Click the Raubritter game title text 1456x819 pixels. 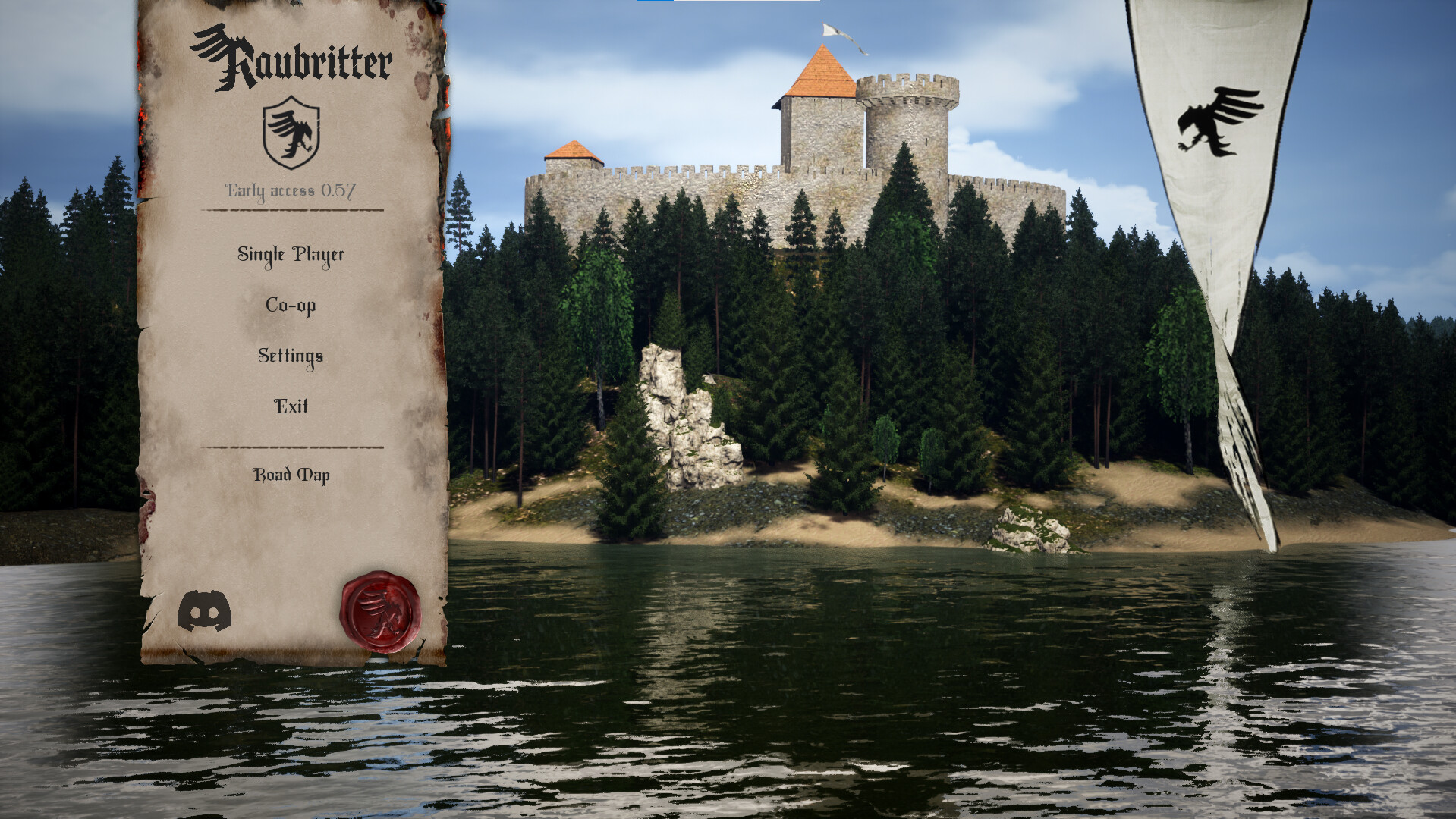tap(296, 57)
